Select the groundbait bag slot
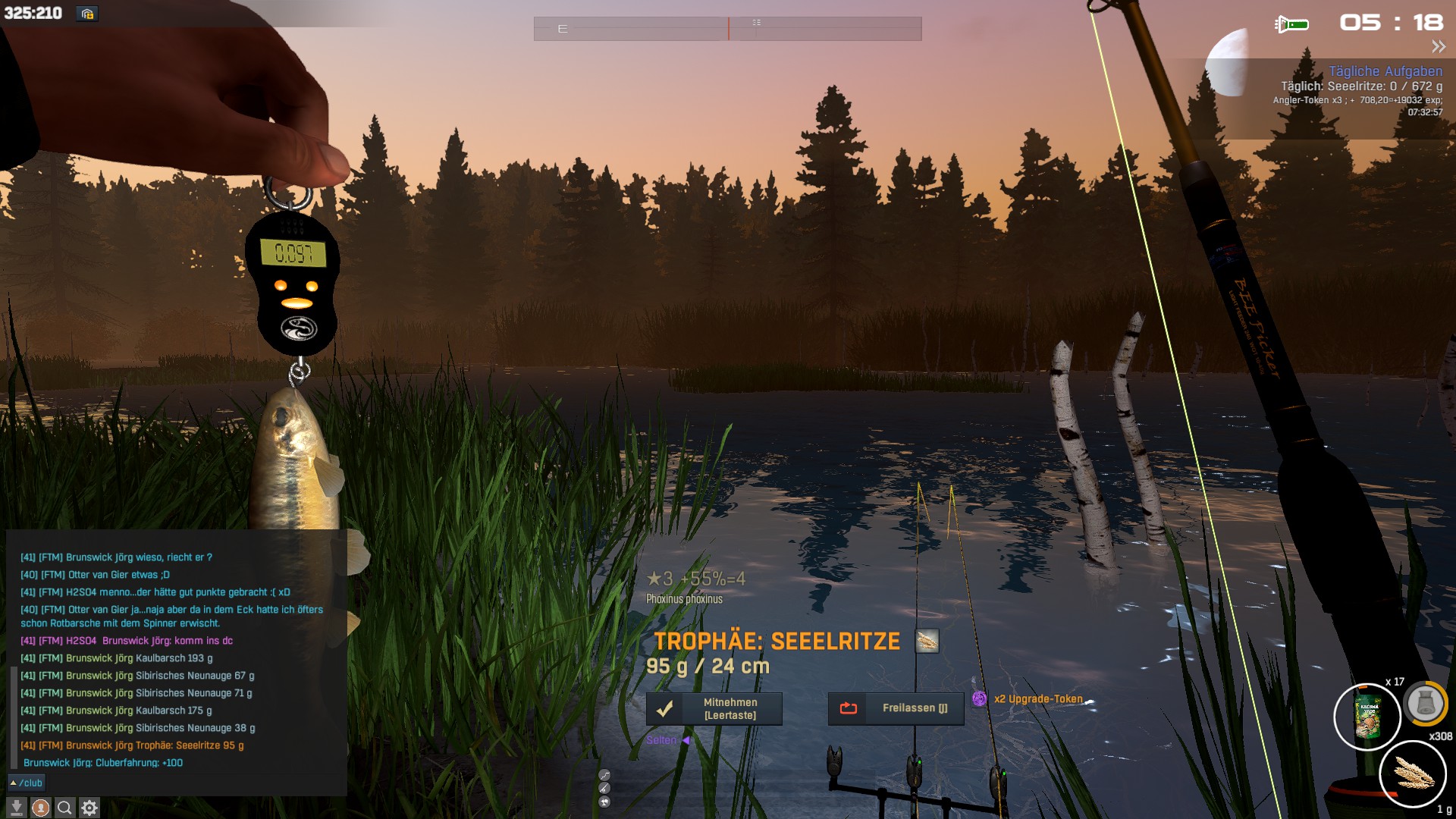 click(x=1367, y=717)
